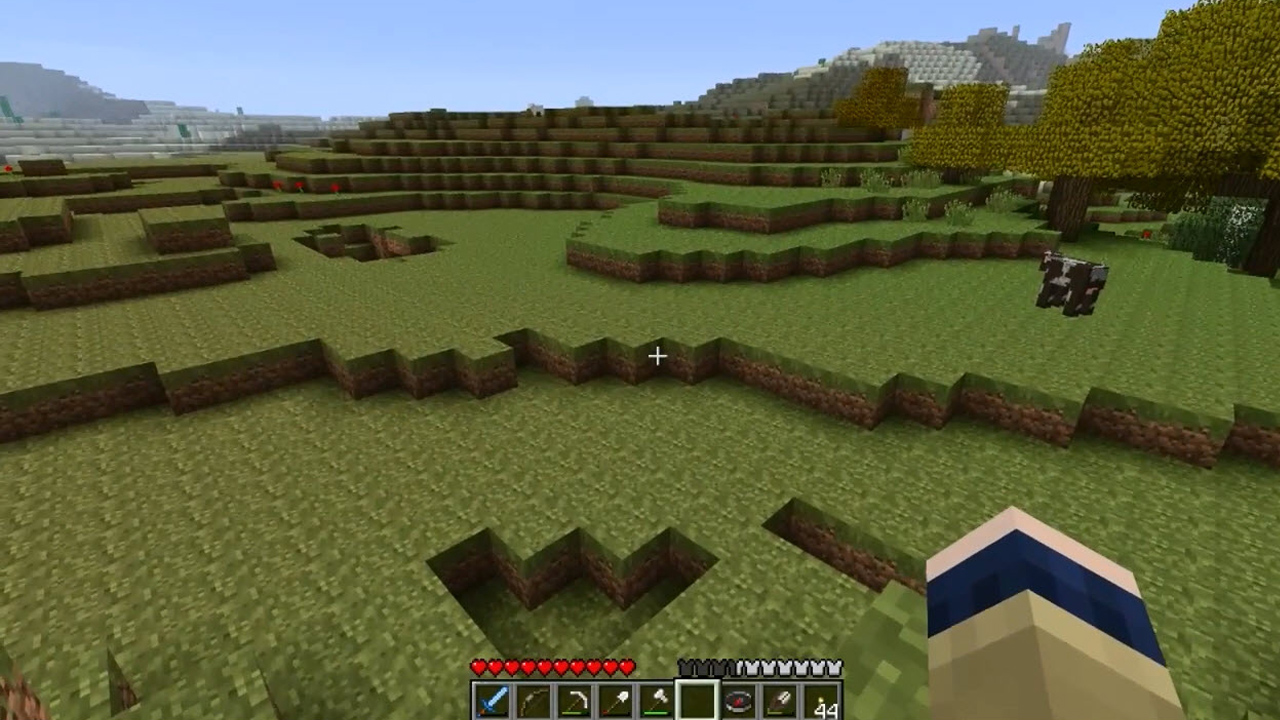1280x720 pixels.
Task: Select the flint and steel item
Action: pyautogui.click(x=780, y=700)
